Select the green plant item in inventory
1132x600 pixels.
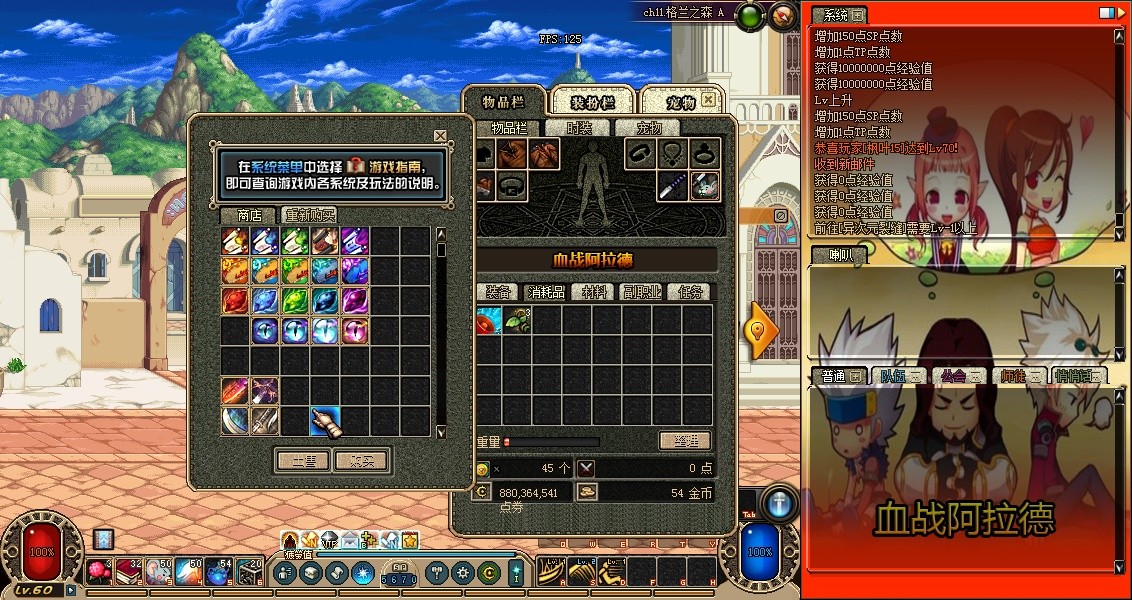click(x=517, y=320)
